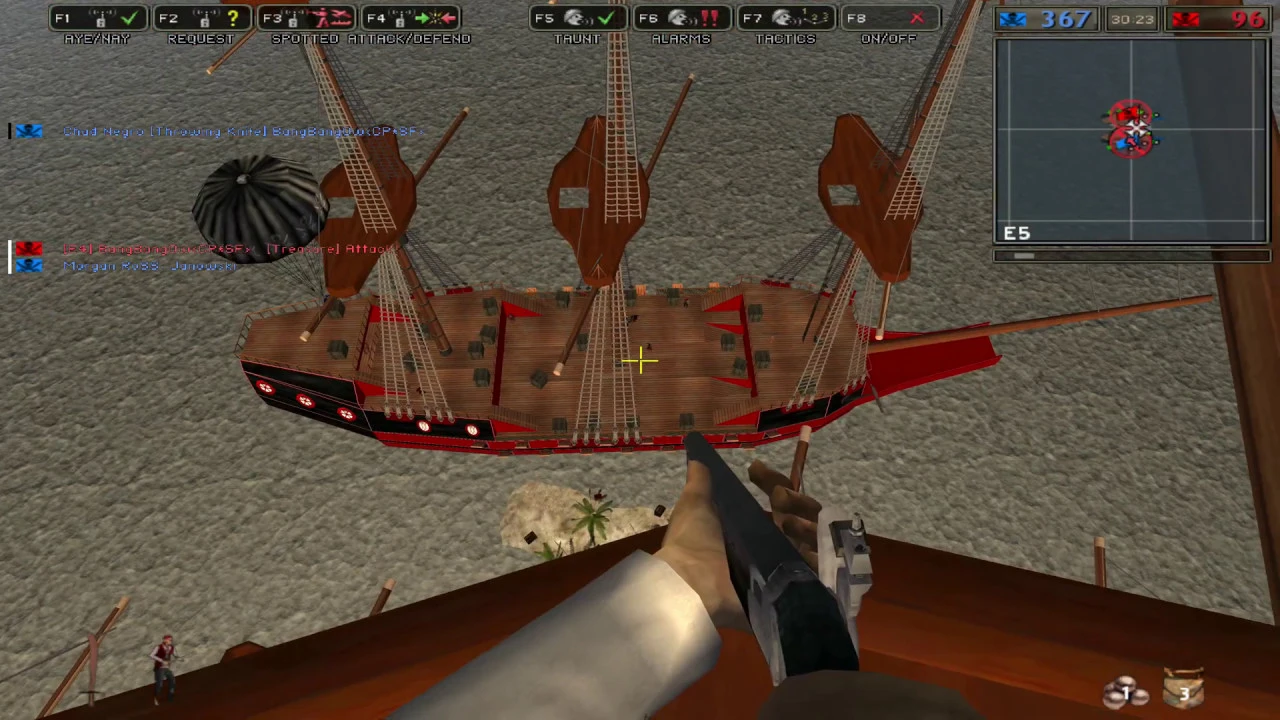
Task: Select the red SPOTTED enemy icon
Action: pyautogui.click(x=325, y=18)
